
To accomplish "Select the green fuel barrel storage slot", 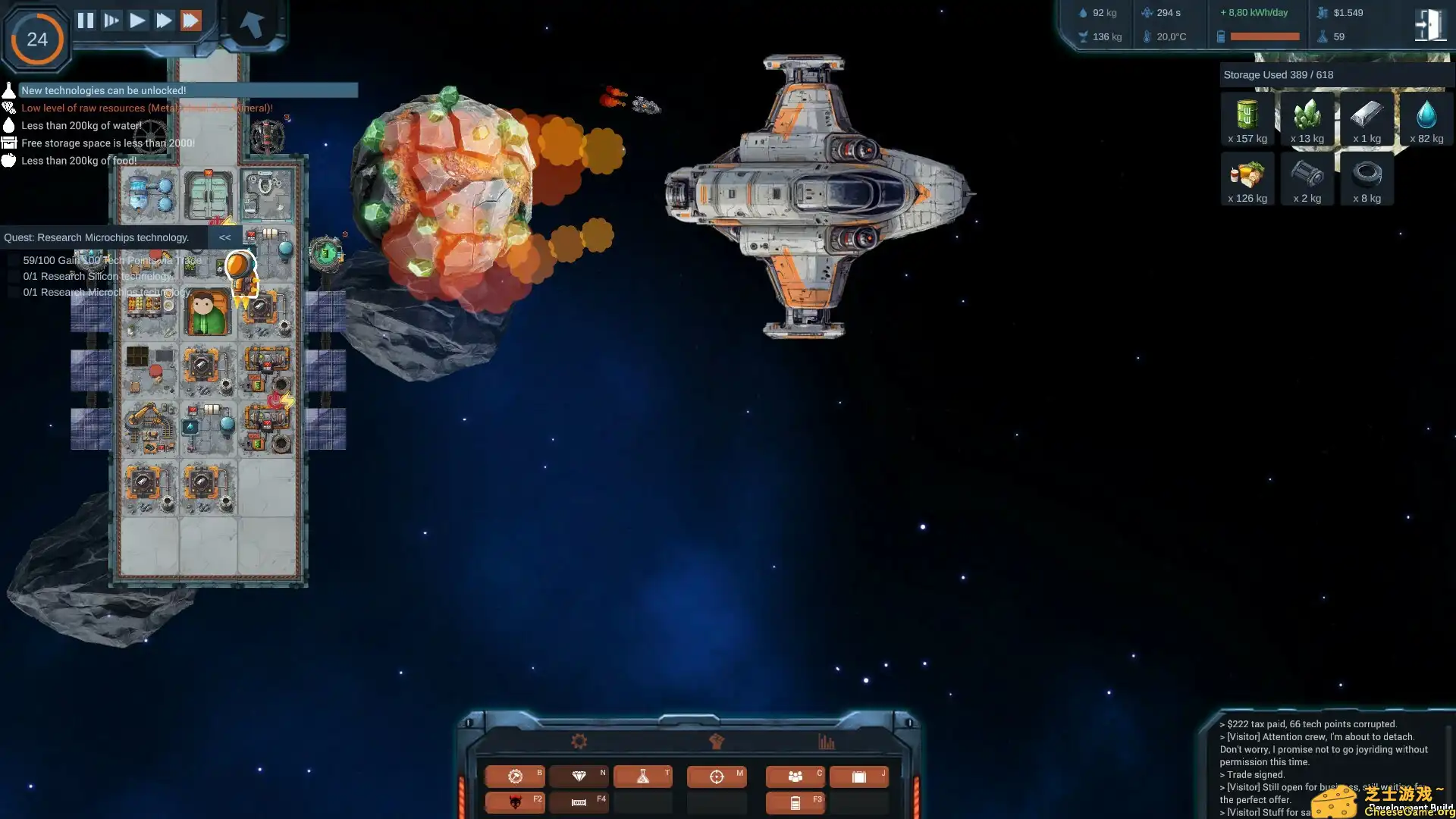I will point(1247,118).
